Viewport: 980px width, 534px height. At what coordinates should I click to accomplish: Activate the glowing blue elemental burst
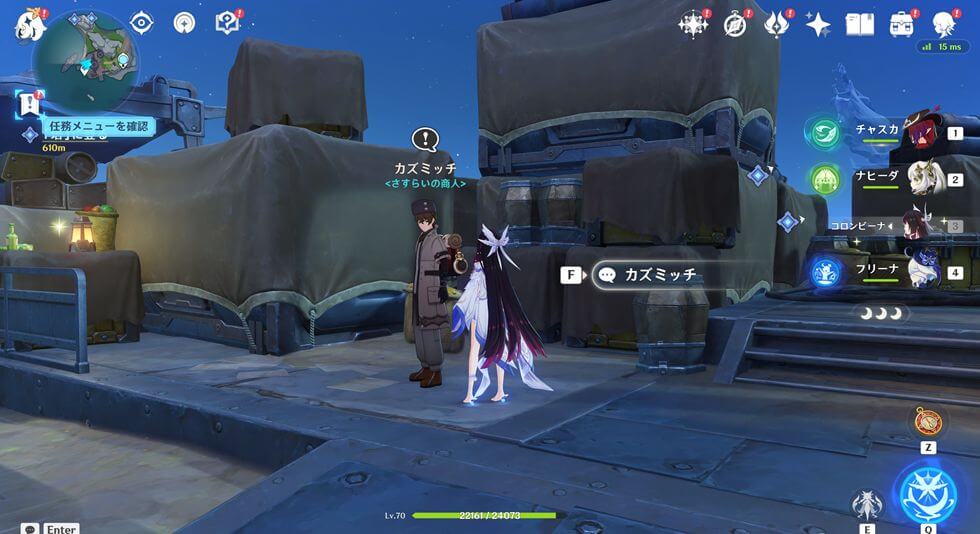point(929,492)
